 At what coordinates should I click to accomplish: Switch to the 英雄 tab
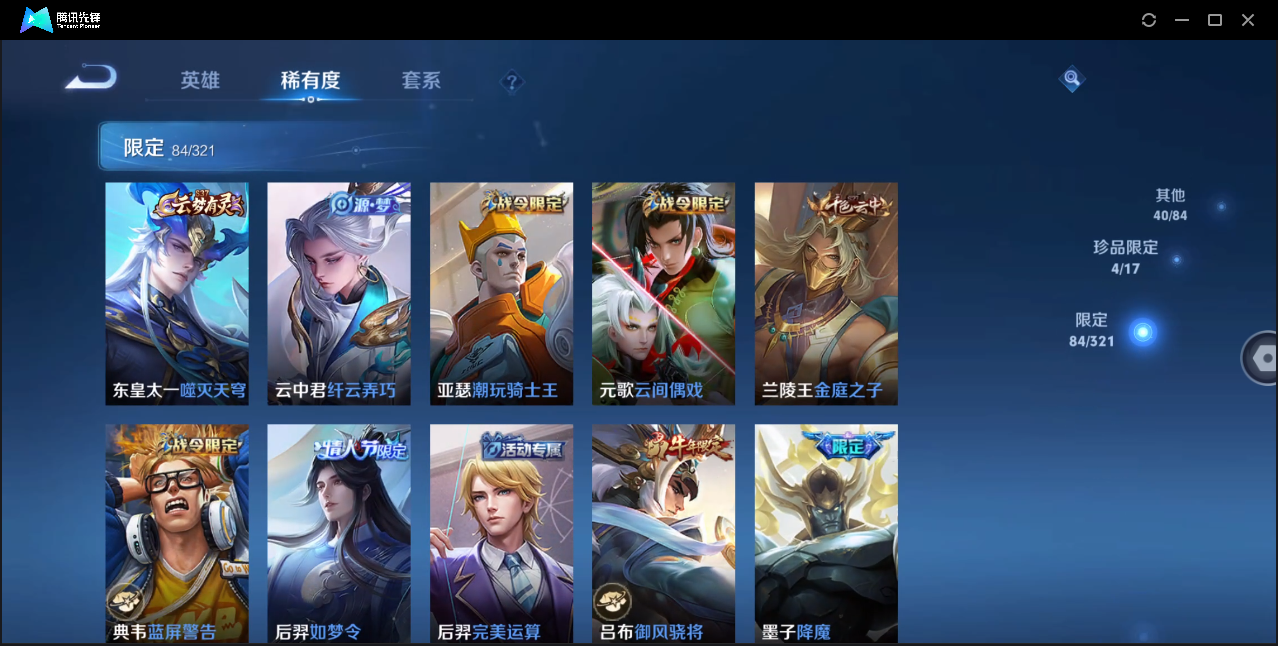[x=200, y=81]
